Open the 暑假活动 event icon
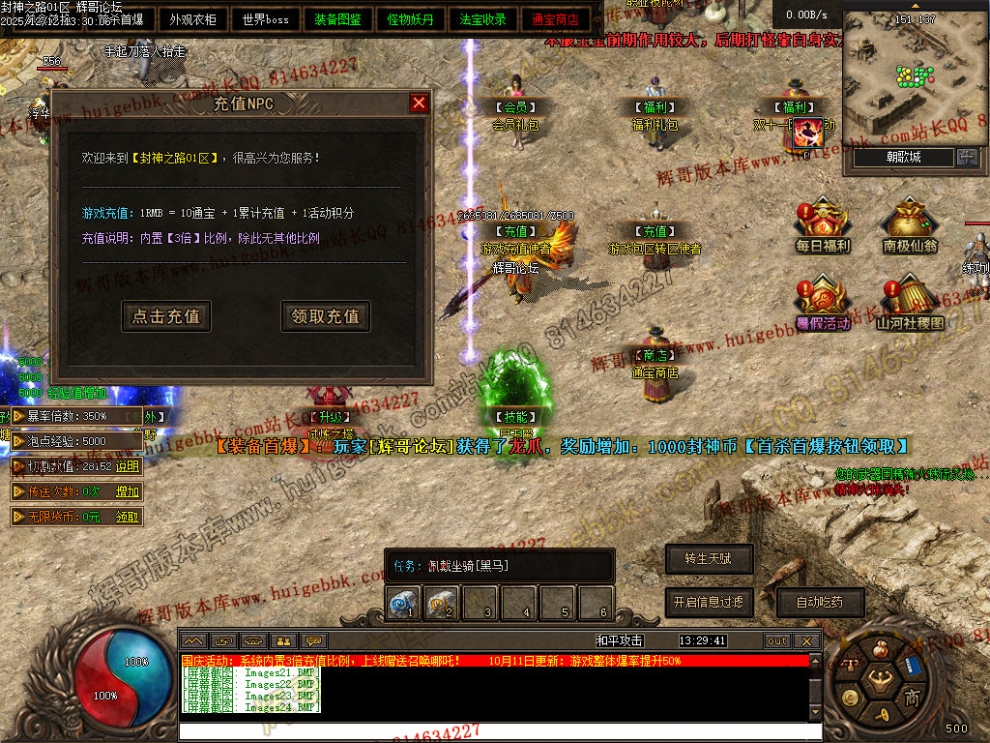 coord(822,305)
